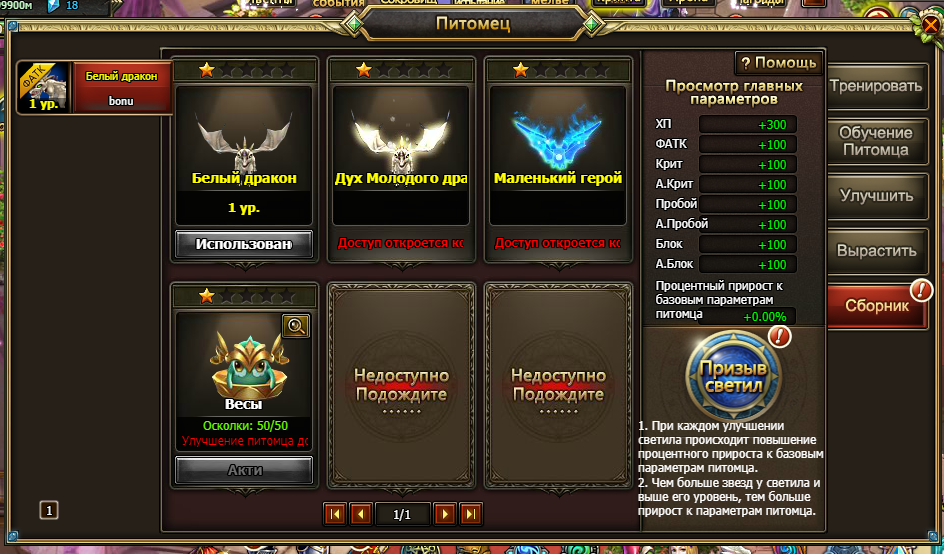The width and height of the screenshot is (944, 554).
Task: Go to the first page of pets
Action: pyautogui.click(x=335, y=514)
